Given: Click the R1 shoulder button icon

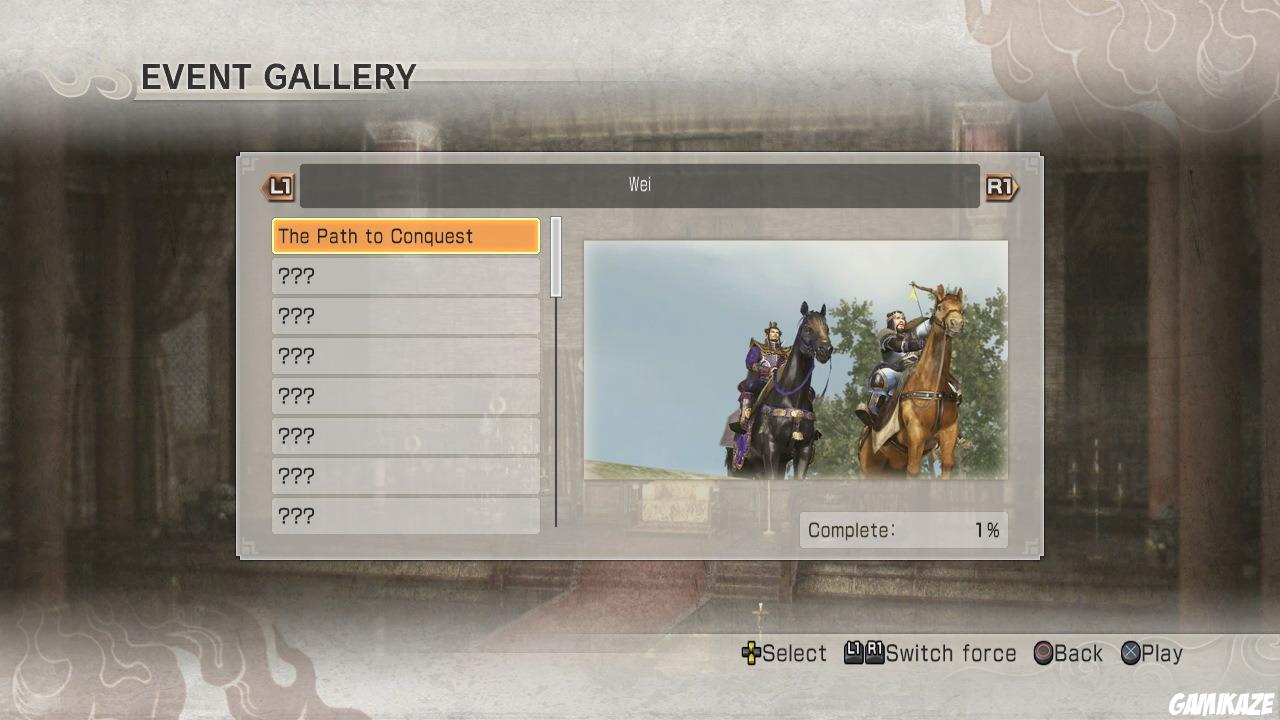Looking at the screenshot, I should pyautogui.click(x=999, y=184).
